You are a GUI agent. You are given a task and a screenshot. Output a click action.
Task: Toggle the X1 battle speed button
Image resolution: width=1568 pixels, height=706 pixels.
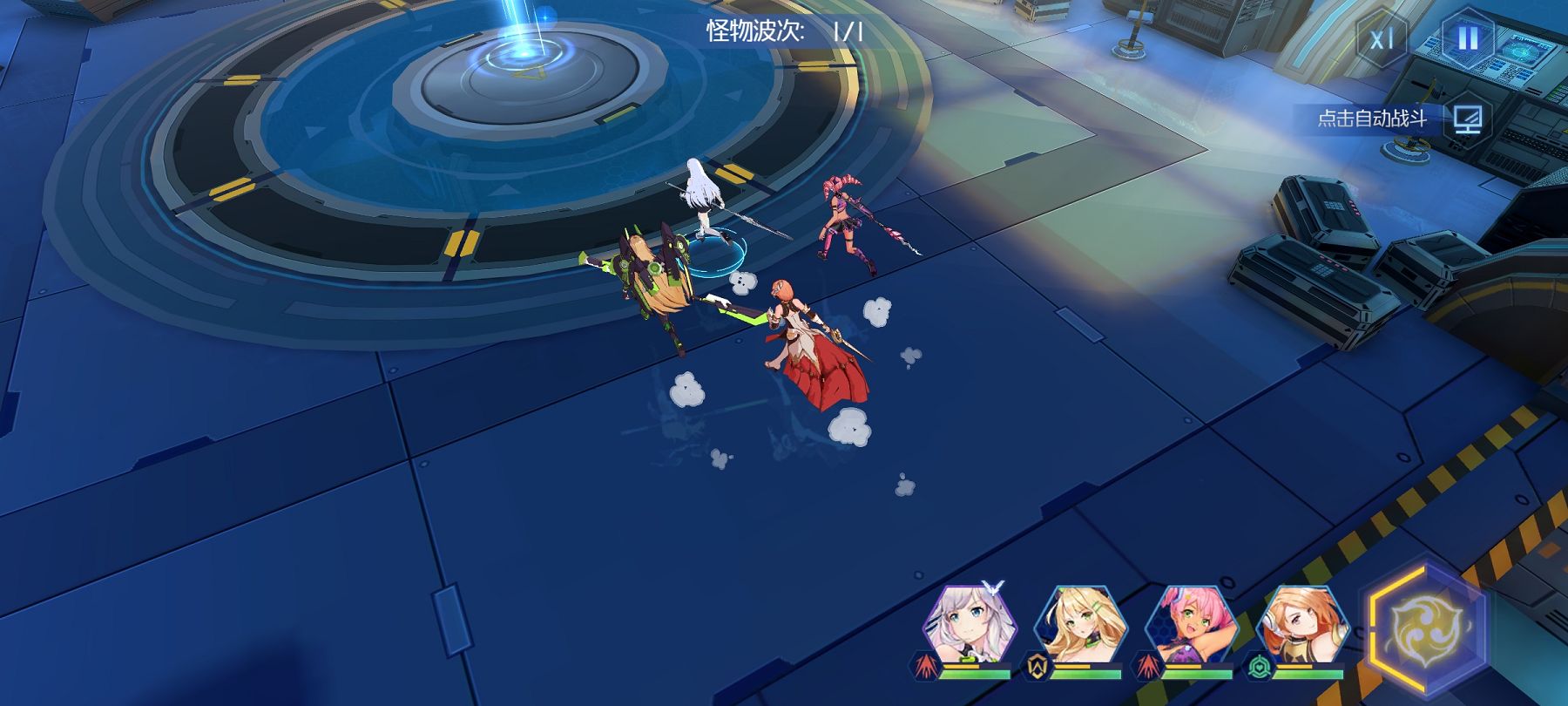tap(1382, 40)
